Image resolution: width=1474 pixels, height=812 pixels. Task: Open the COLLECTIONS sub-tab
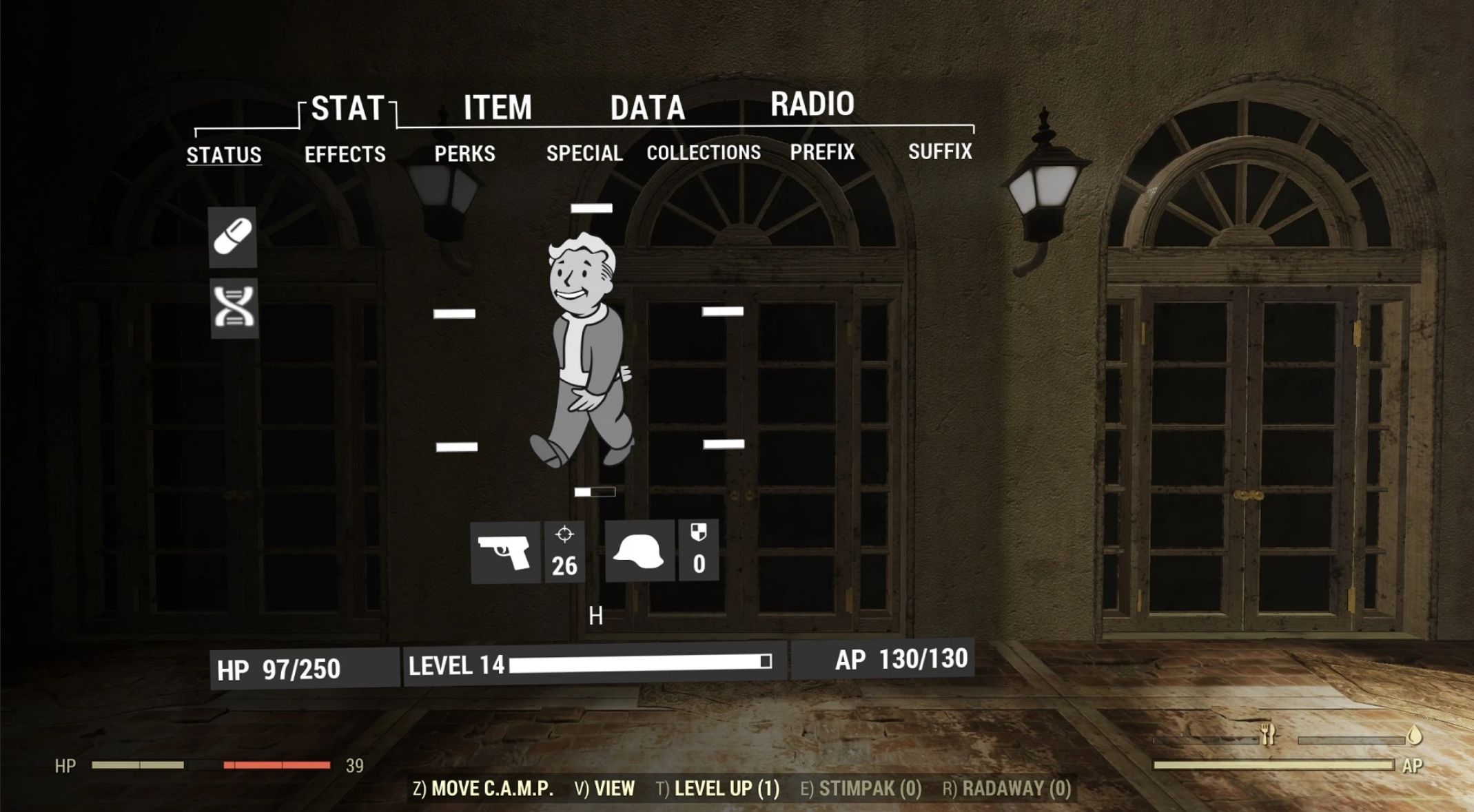[x=704, y=152]
